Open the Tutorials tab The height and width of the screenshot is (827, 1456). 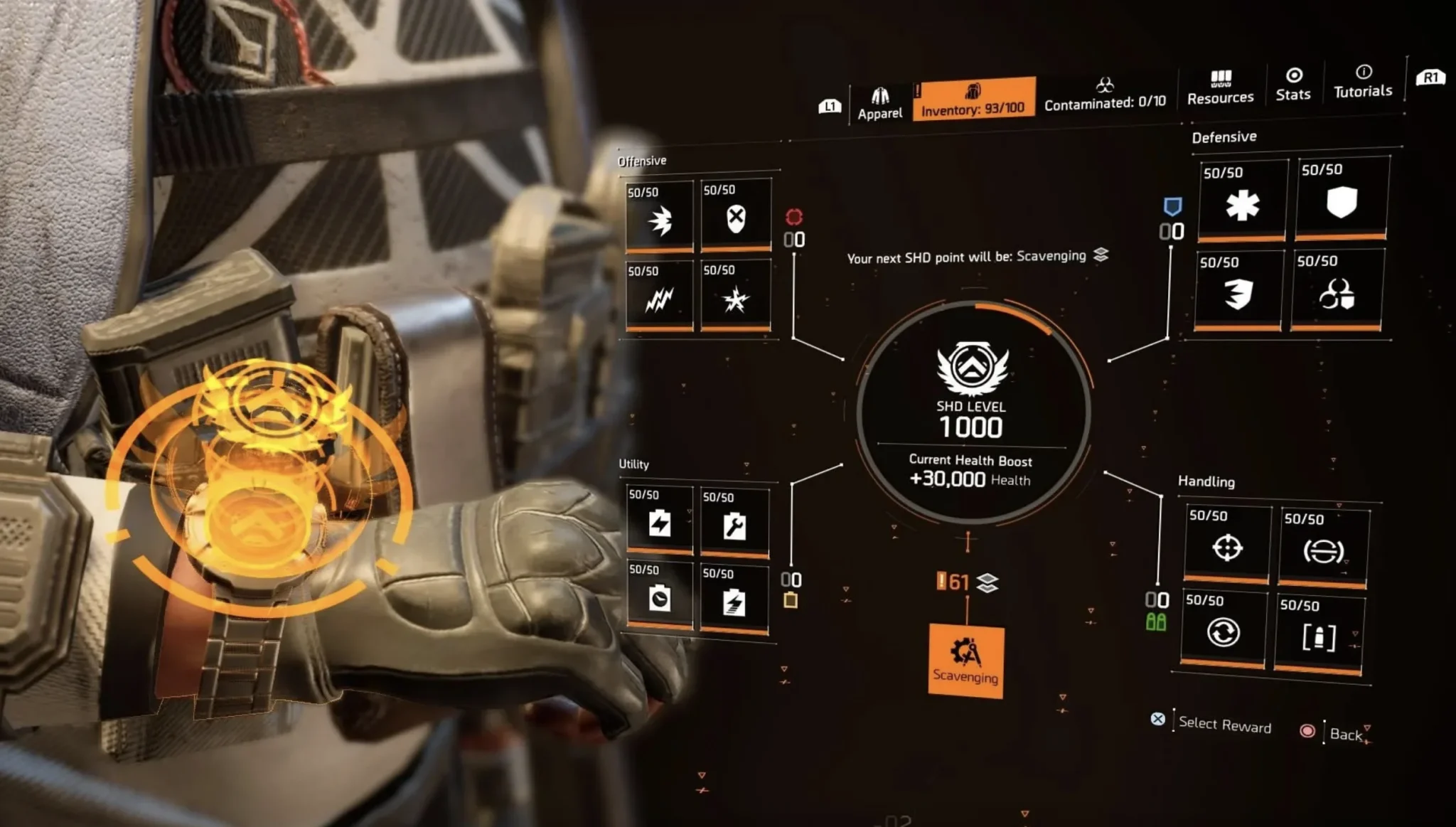click(1363, 82)
